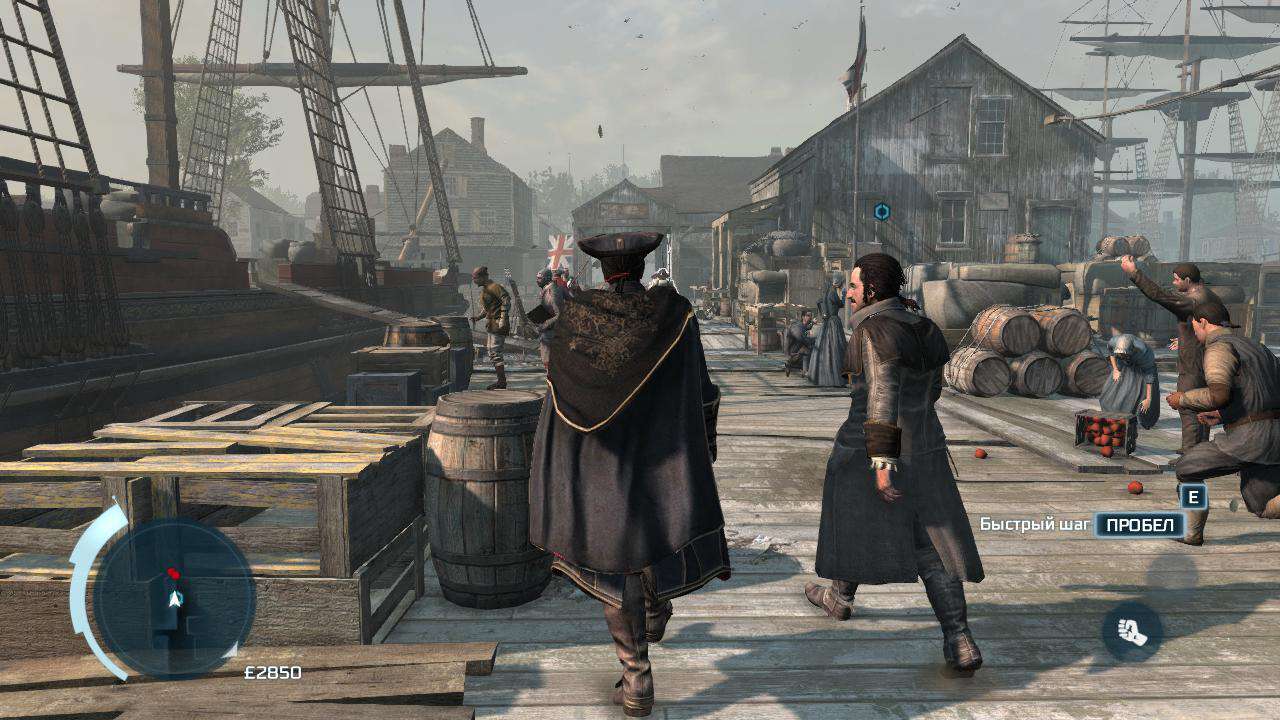The width and height of the screenshot is (1280, 720).
Task: Click the blue hexagon objective marker
Action: [881, 211]
